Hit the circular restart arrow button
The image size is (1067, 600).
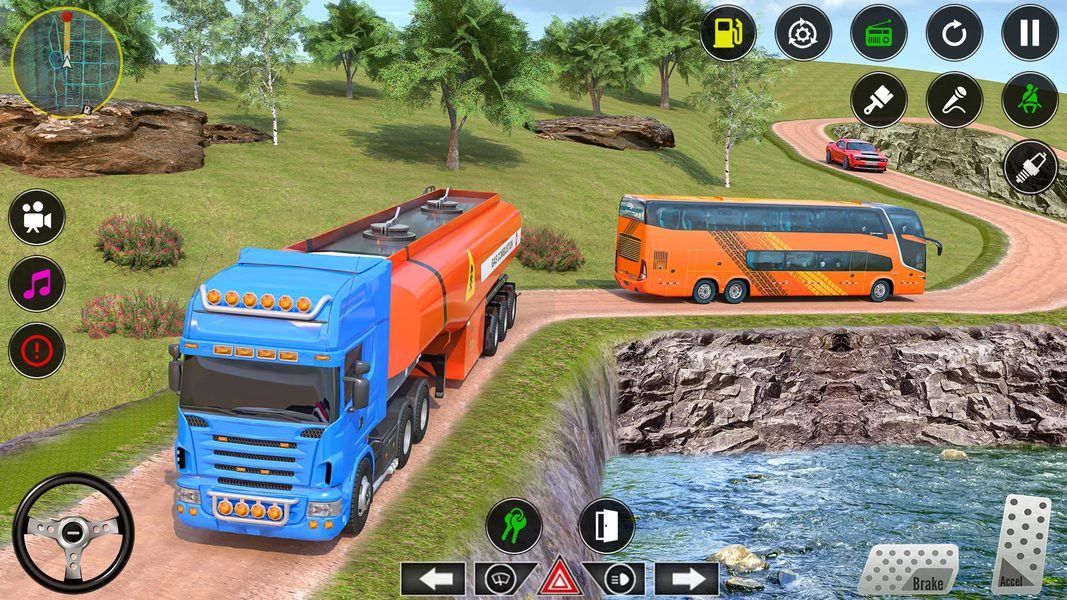[954, 33]
